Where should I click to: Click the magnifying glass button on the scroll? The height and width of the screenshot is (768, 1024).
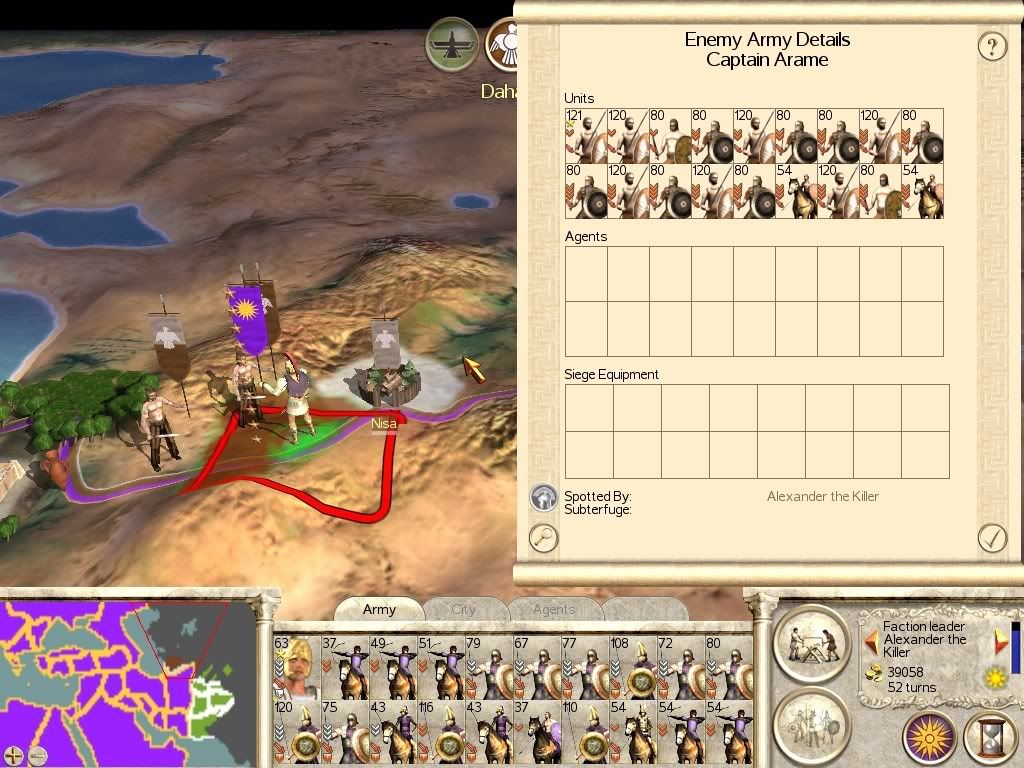(x=543, y=538)
